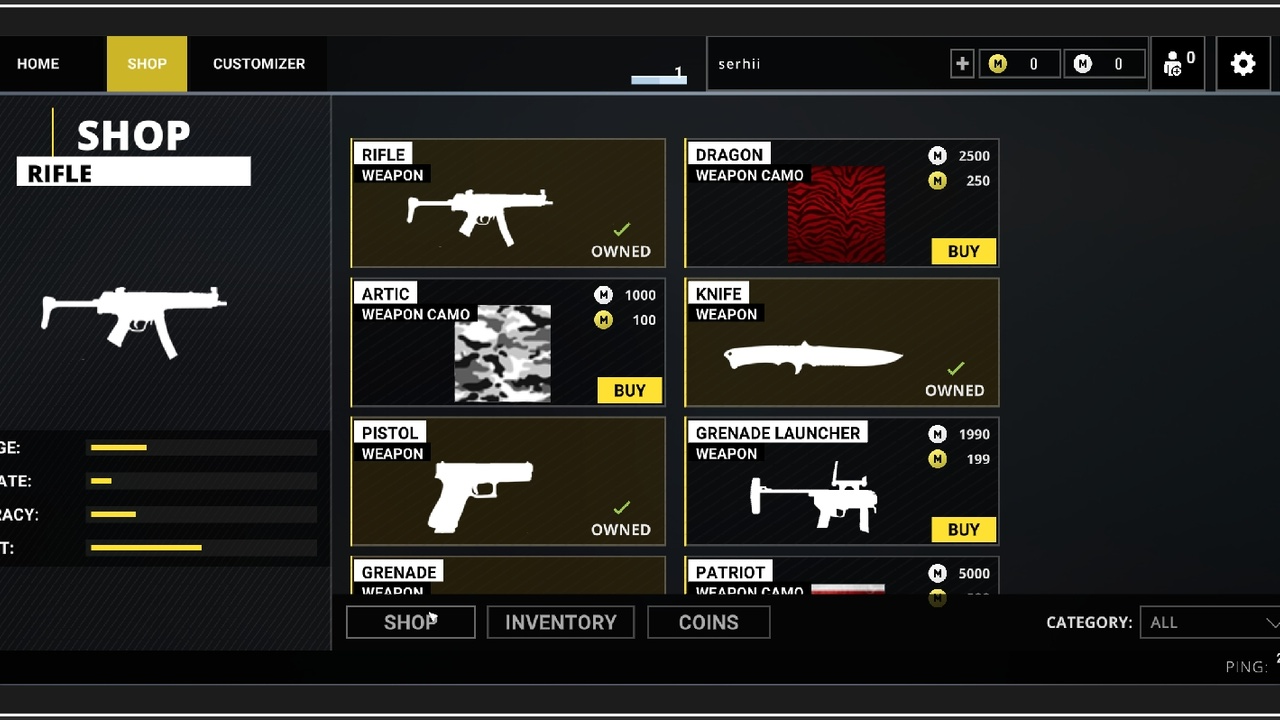Select the Grenade weapon card
This screenshot has height=720, width=1280.
point(508,577)
